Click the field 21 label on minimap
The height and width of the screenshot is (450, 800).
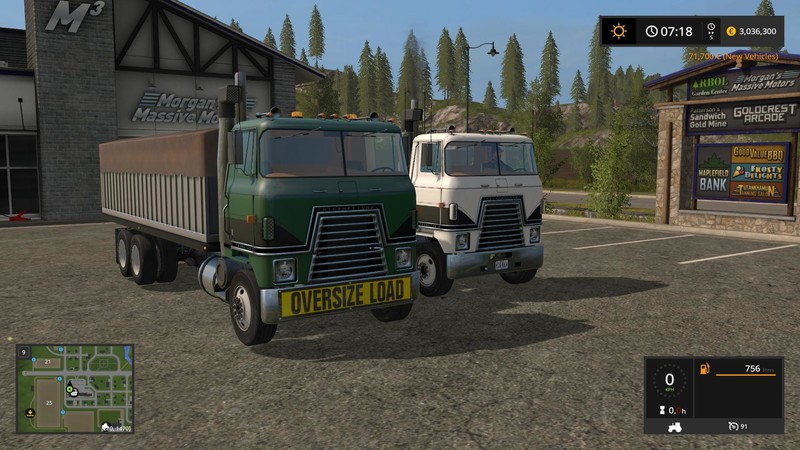(x=46, y=361)
